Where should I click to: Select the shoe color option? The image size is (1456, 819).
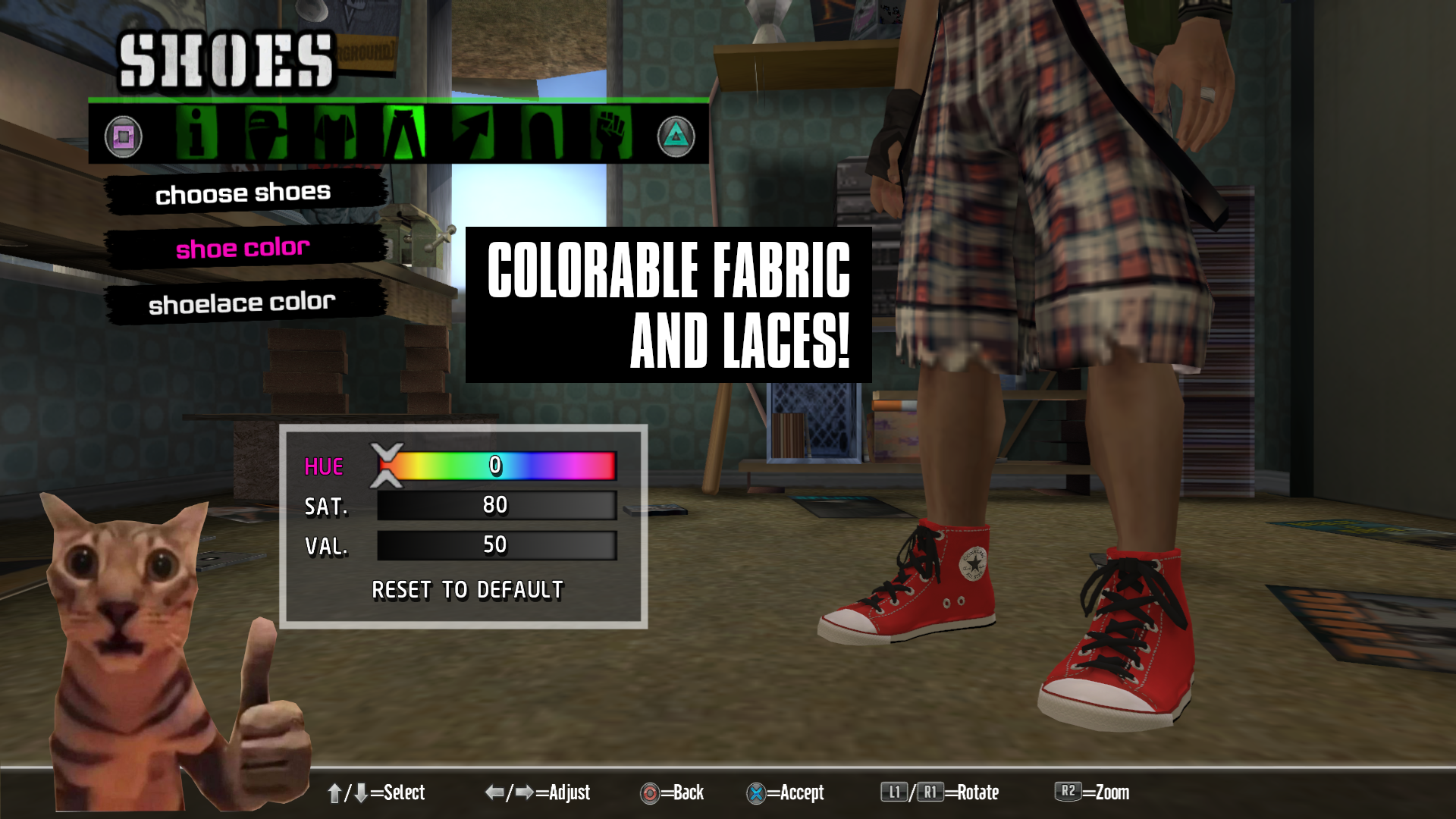pos(243,248)
